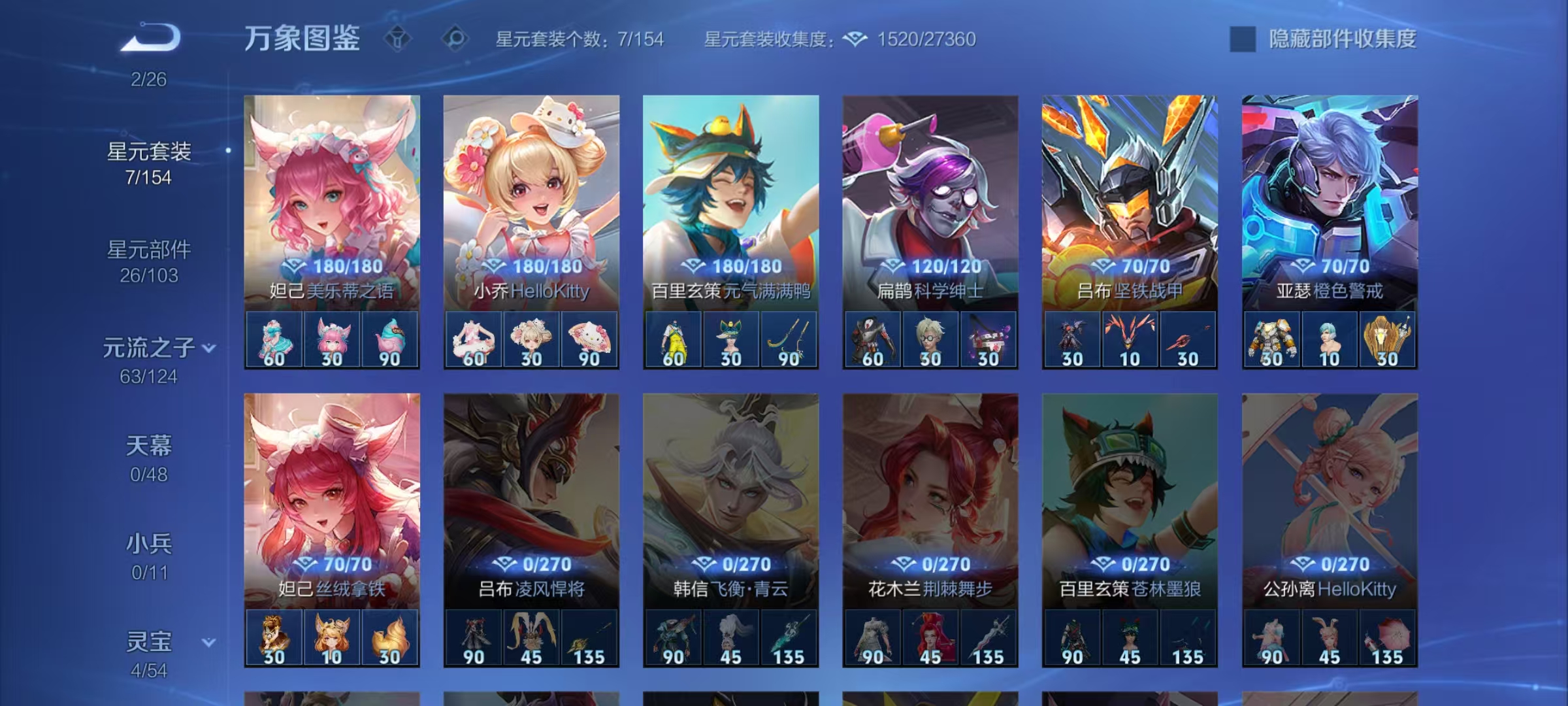The image size is (1568, 706).
Task: Click the spear part icon under 吕布凌风悍将
Action: pyautogui.click(x=595, y=637)
